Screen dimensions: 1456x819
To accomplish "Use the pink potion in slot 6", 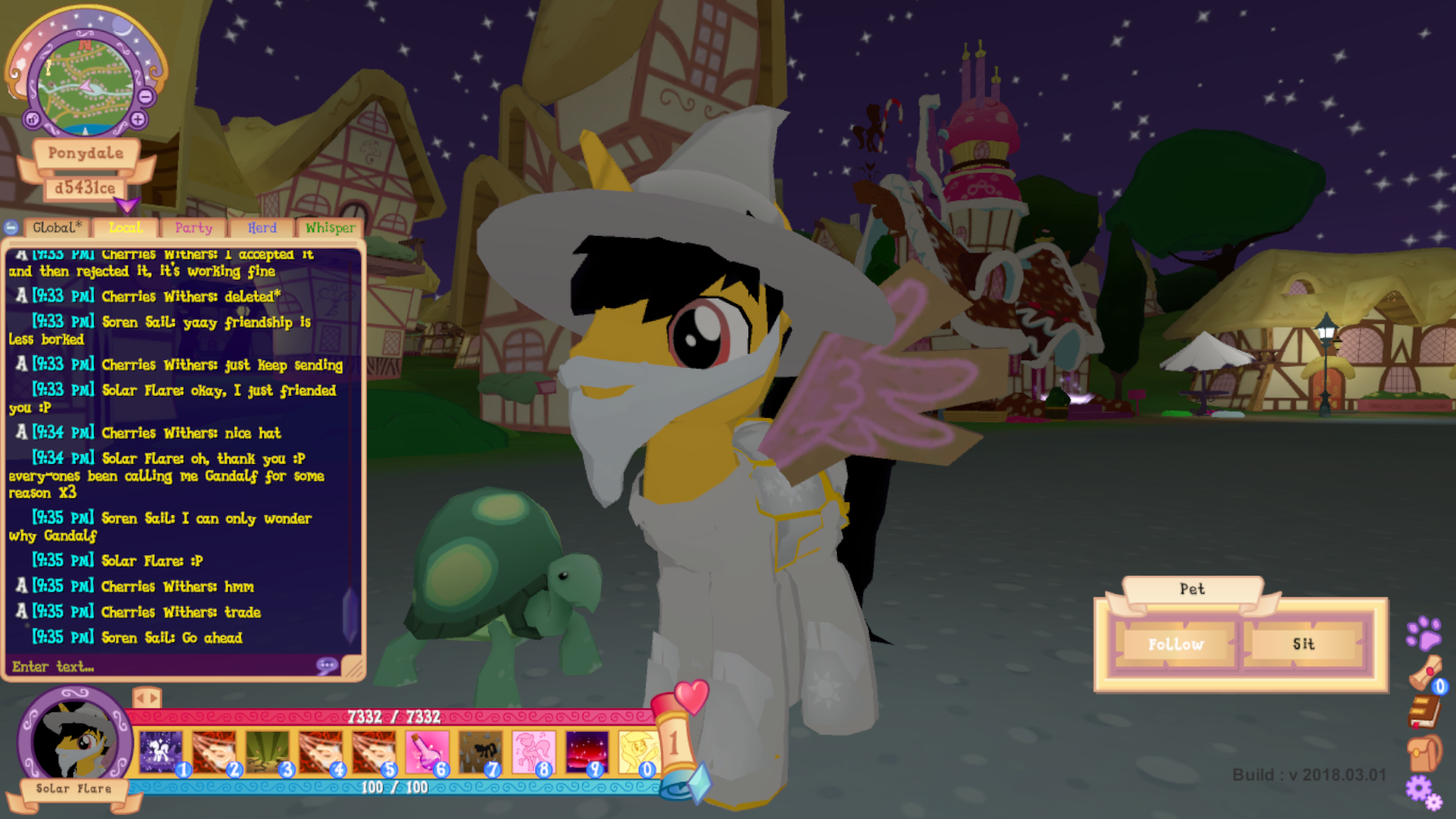I will click(x=426, y=752).
